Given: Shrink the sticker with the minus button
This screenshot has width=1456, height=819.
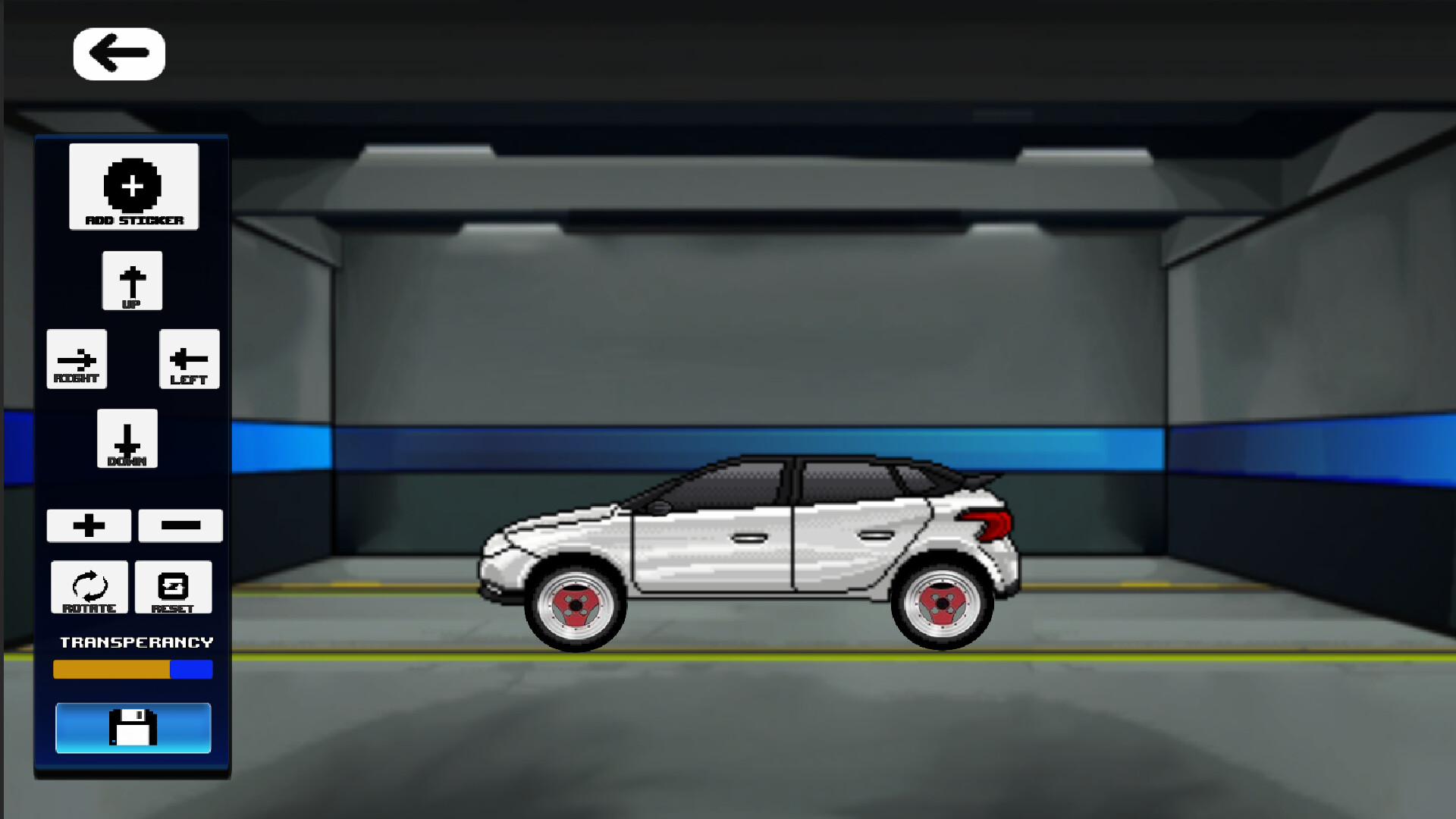Looking at the screenshot, I should [x=180, y=525].
